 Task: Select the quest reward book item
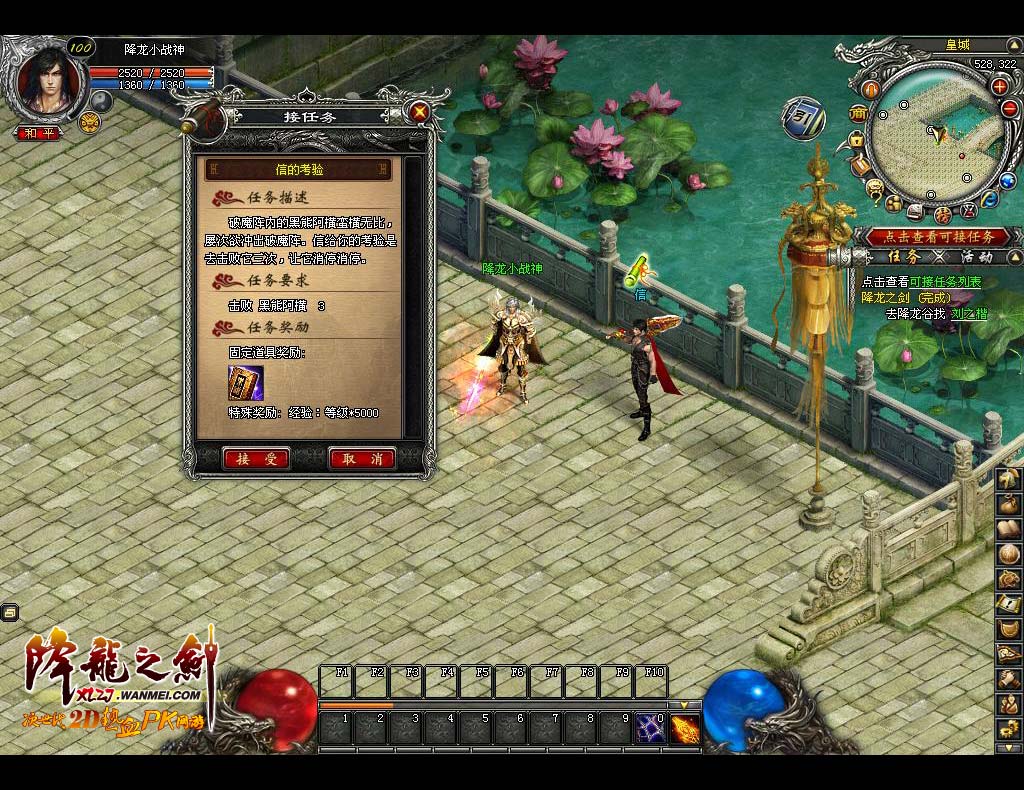[245, 383]
